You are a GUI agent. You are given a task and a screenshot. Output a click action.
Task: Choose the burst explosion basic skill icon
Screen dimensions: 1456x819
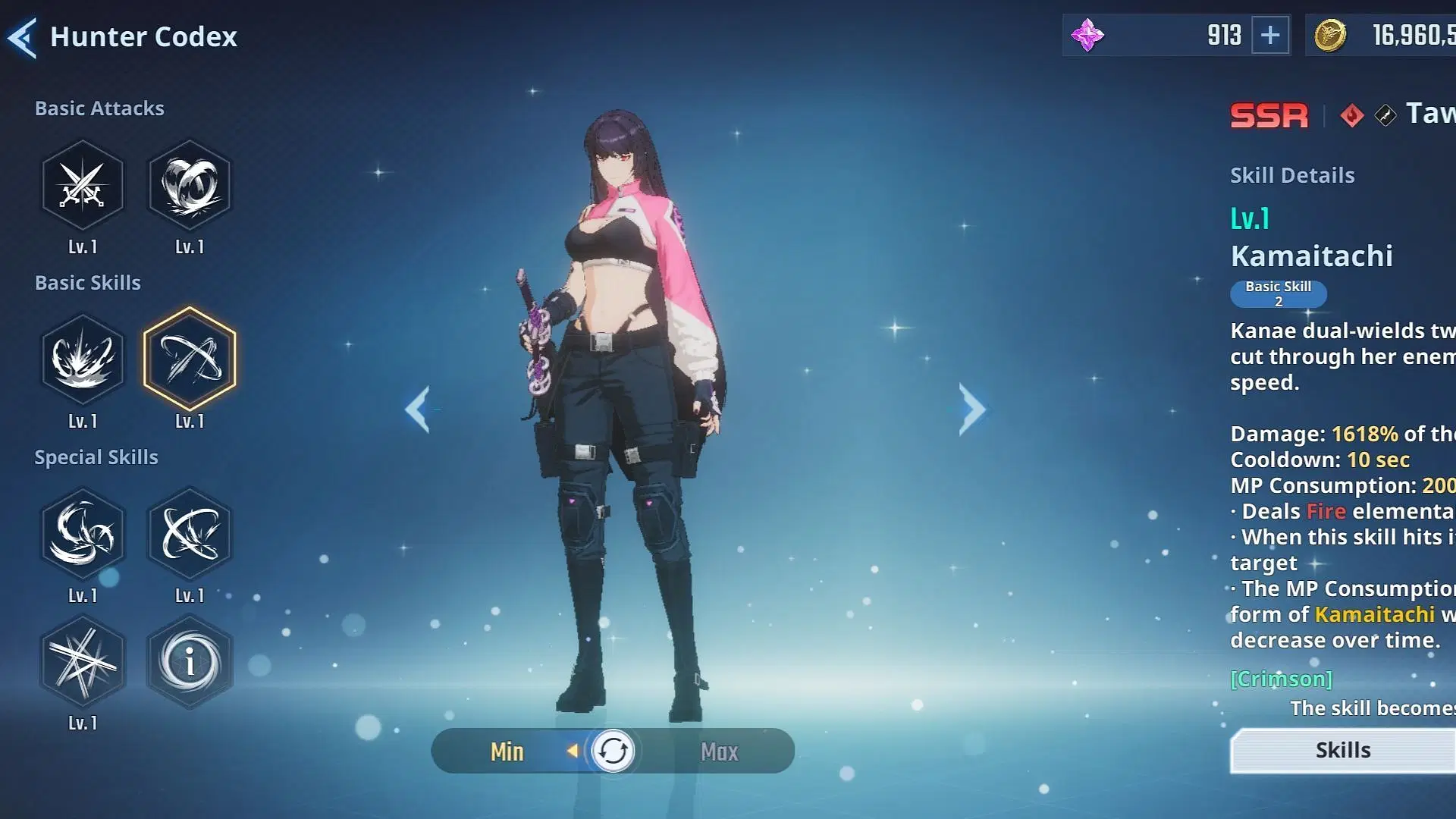(83, 359)
